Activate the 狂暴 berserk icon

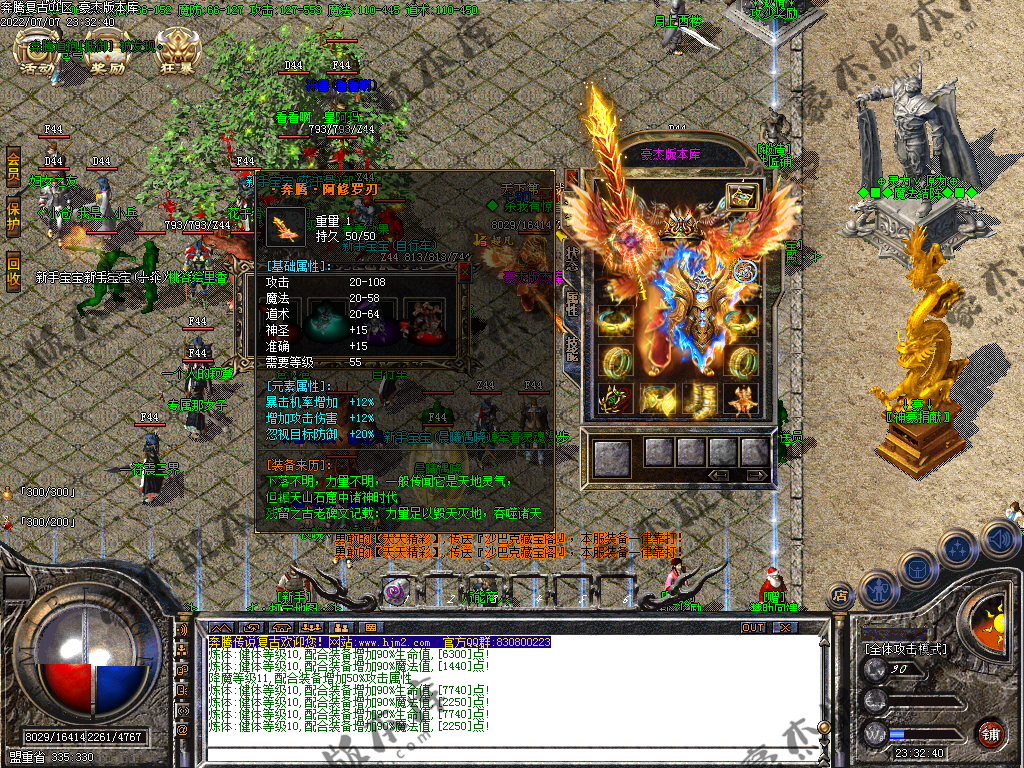(x=178, y=54)
